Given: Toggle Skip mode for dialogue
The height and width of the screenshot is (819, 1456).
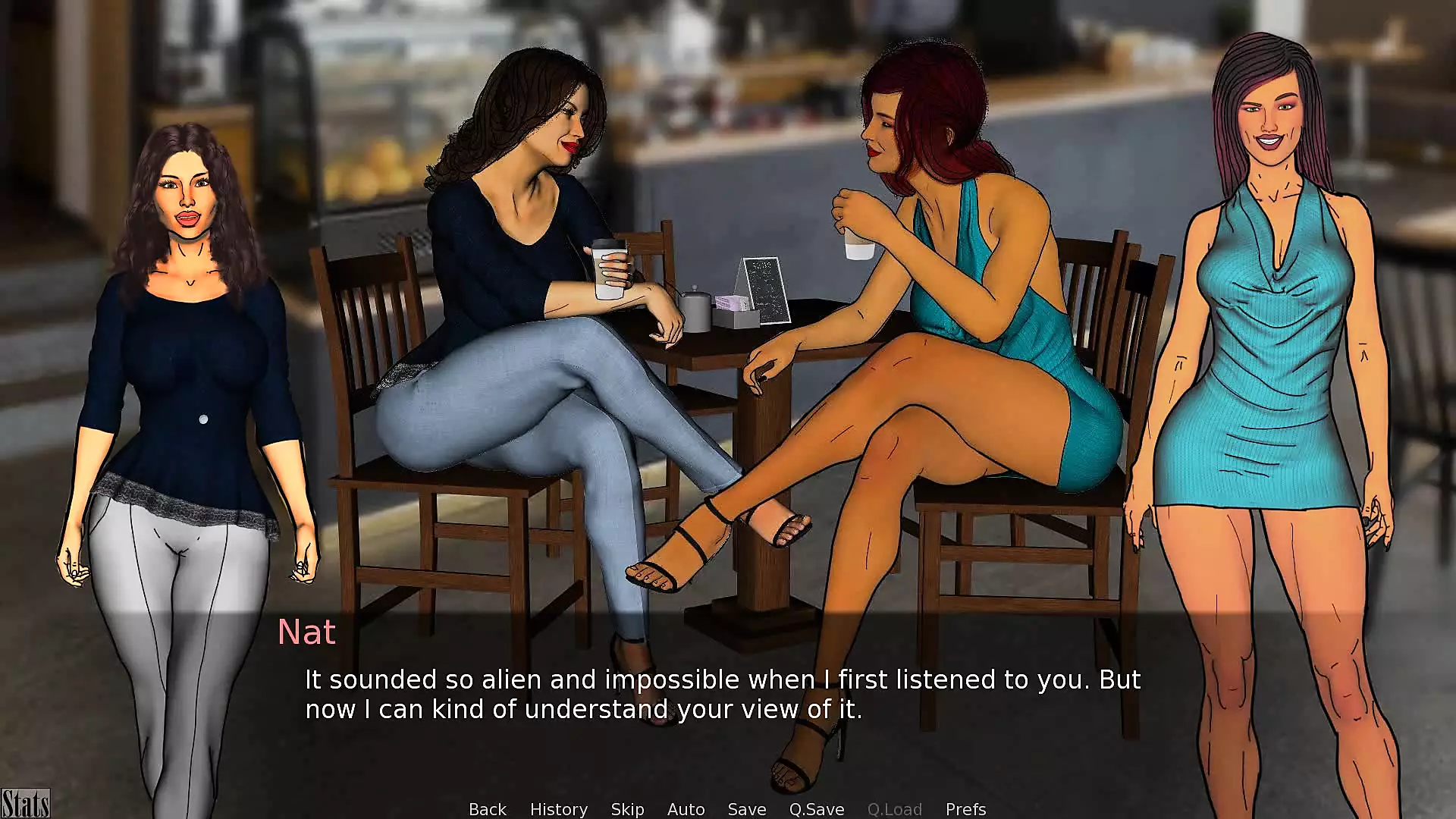Looking at the screenshot, I should point(627,809).
